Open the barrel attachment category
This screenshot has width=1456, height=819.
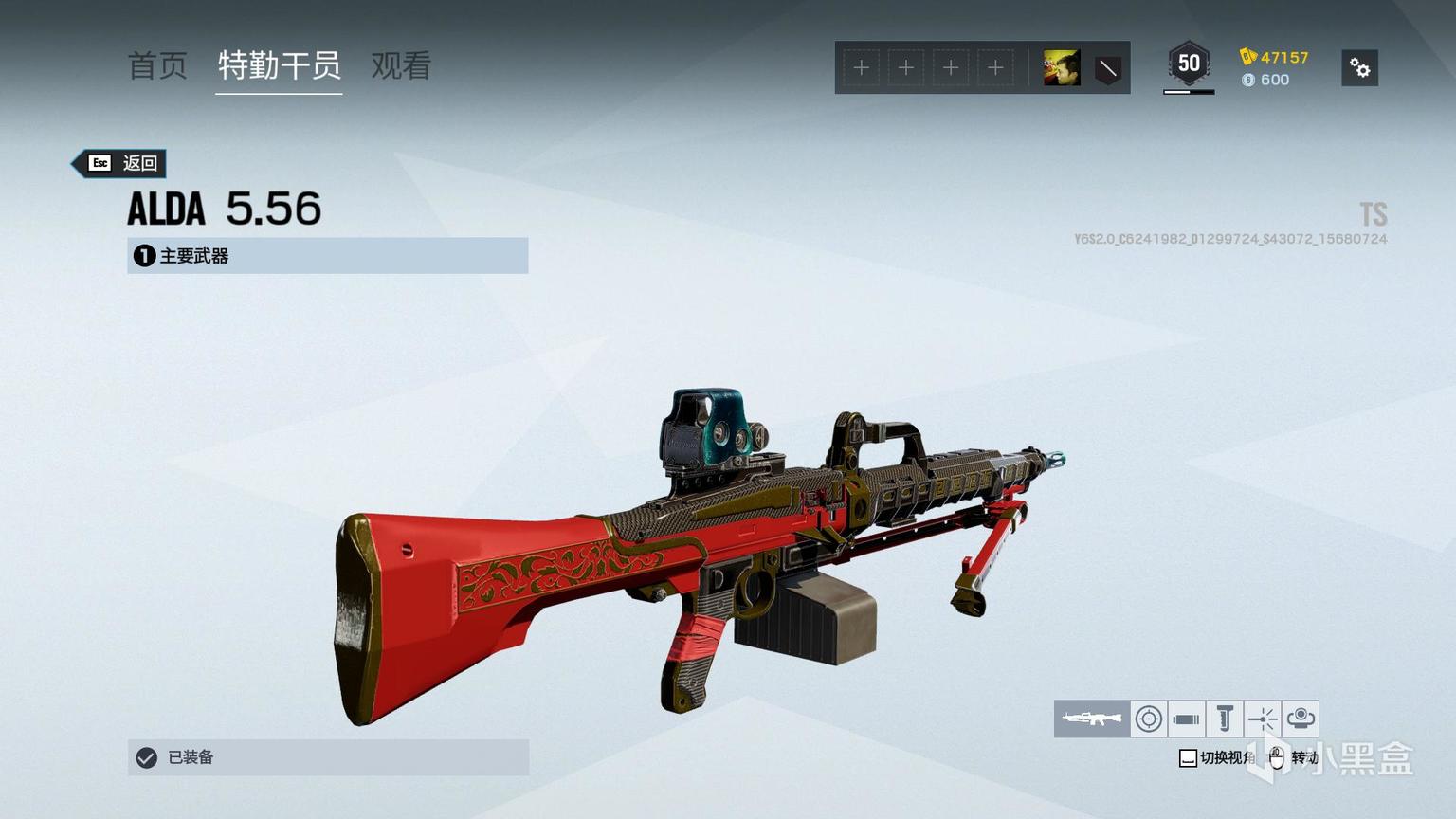pyautogui.click(x=1186, y=719)
